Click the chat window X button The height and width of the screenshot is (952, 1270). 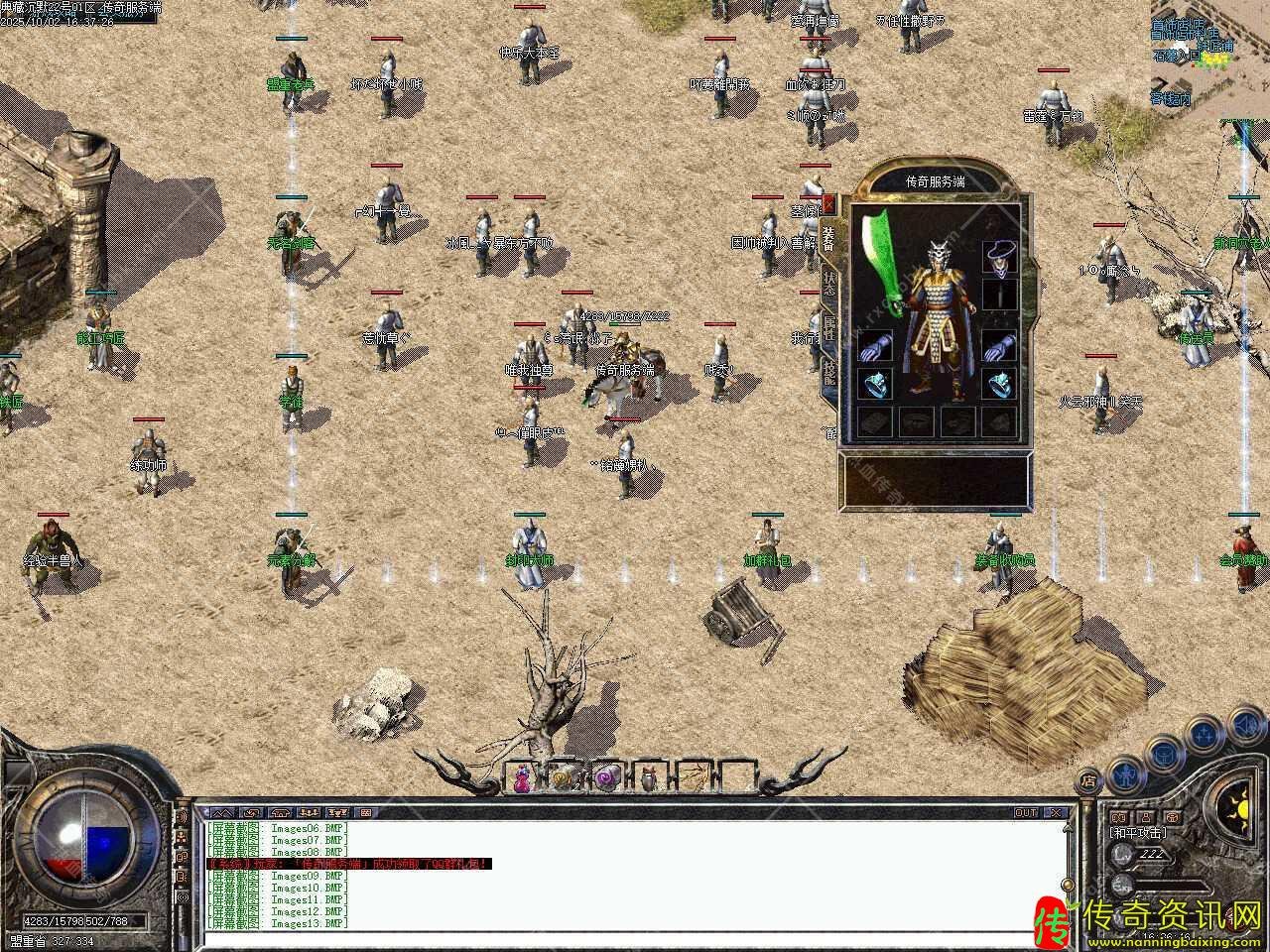pyautogui.click(x=1057, y=812)
